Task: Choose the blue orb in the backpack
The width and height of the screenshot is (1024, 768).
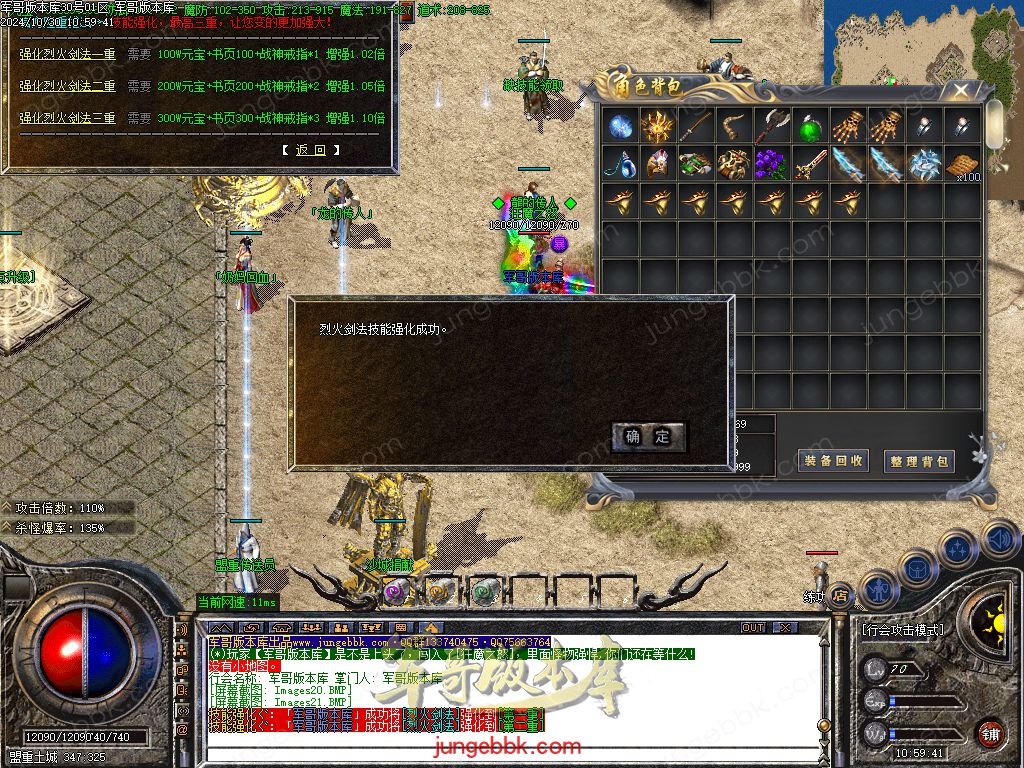Action: click(621, 127)
